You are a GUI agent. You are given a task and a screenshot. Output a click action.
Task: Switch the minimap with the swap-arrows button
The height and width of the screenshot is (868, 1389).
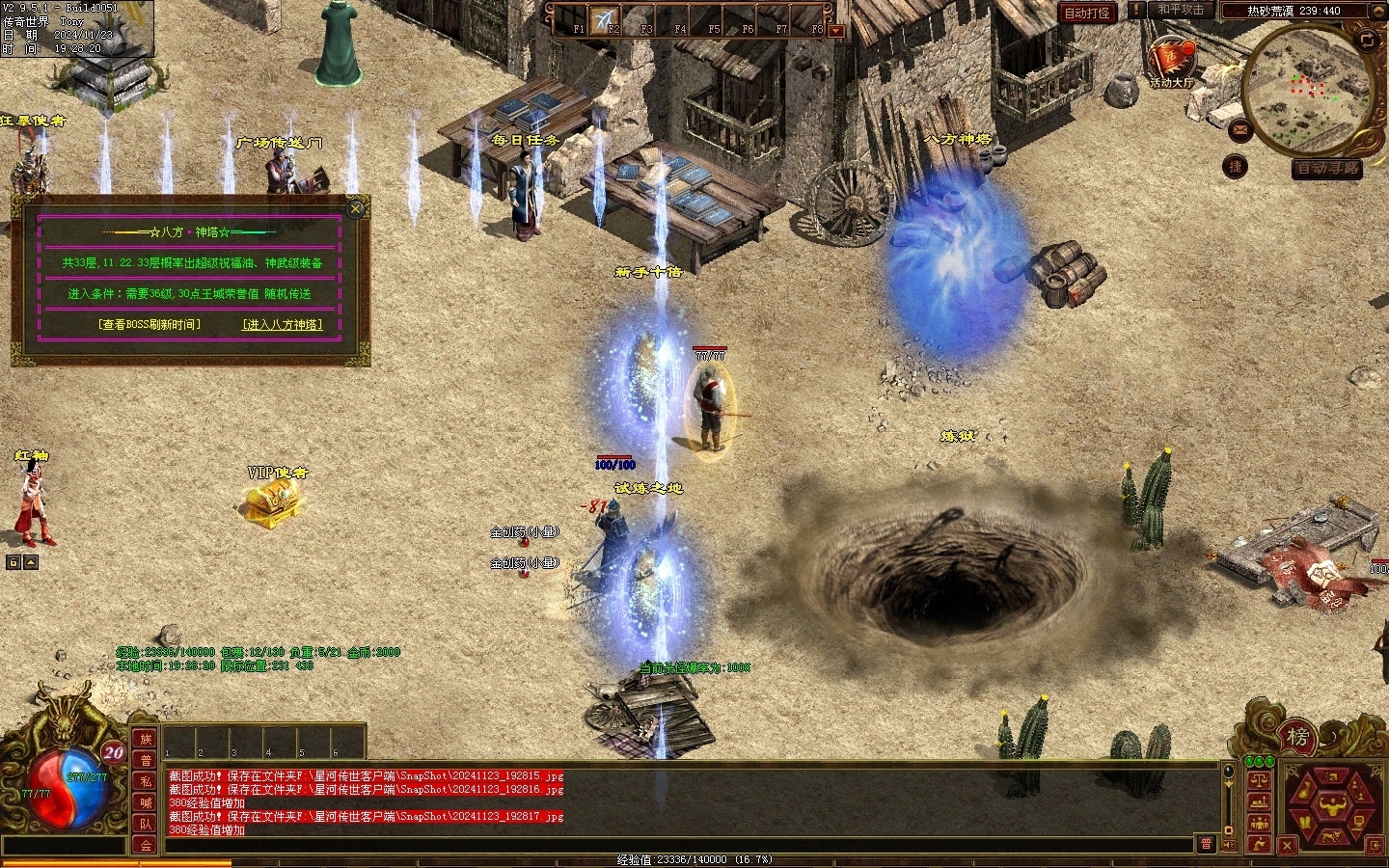(1367, 40)
